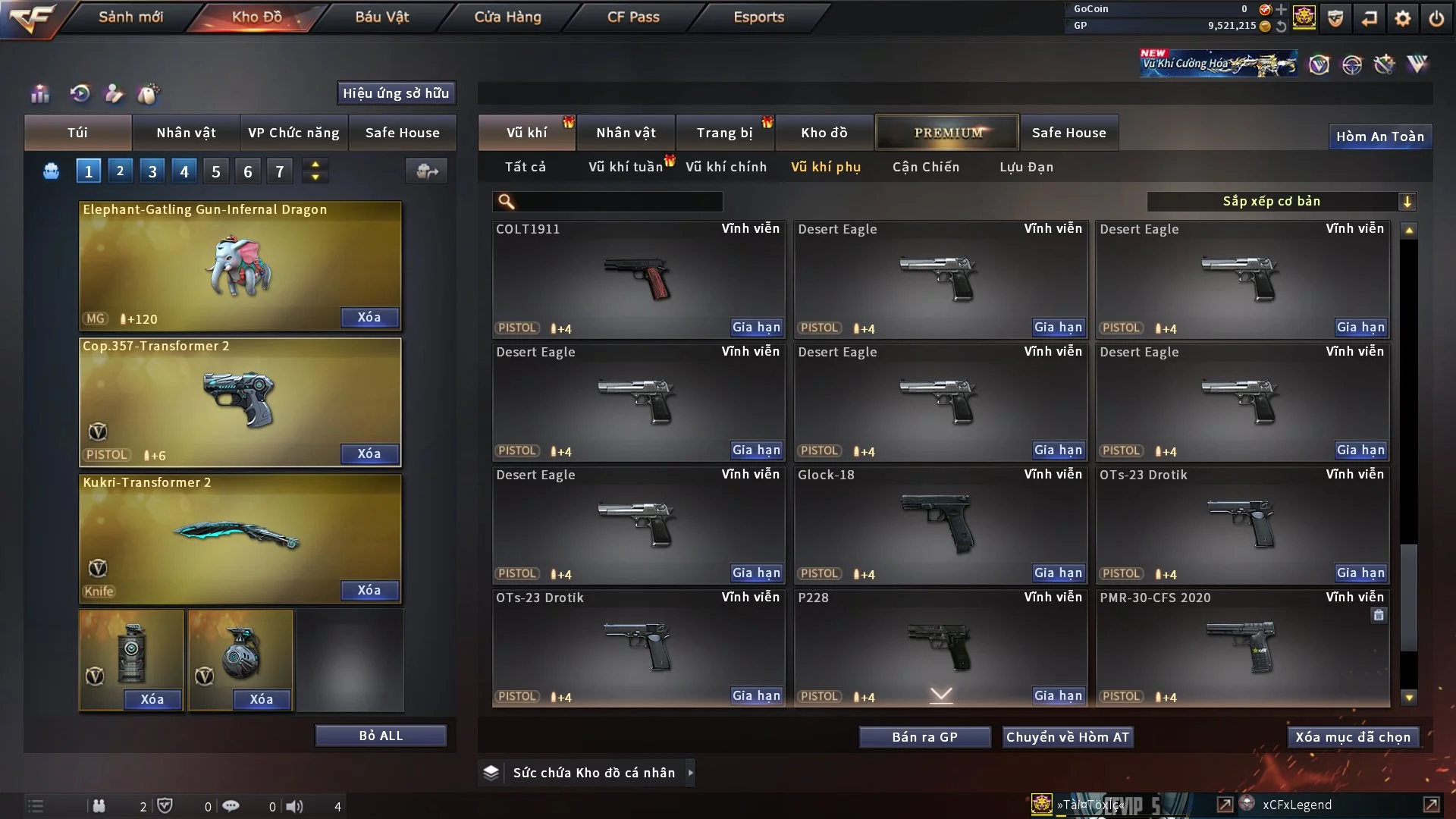Click the power exit icon
This screenshot has height=819, width=1456.
coord(1436,18)
